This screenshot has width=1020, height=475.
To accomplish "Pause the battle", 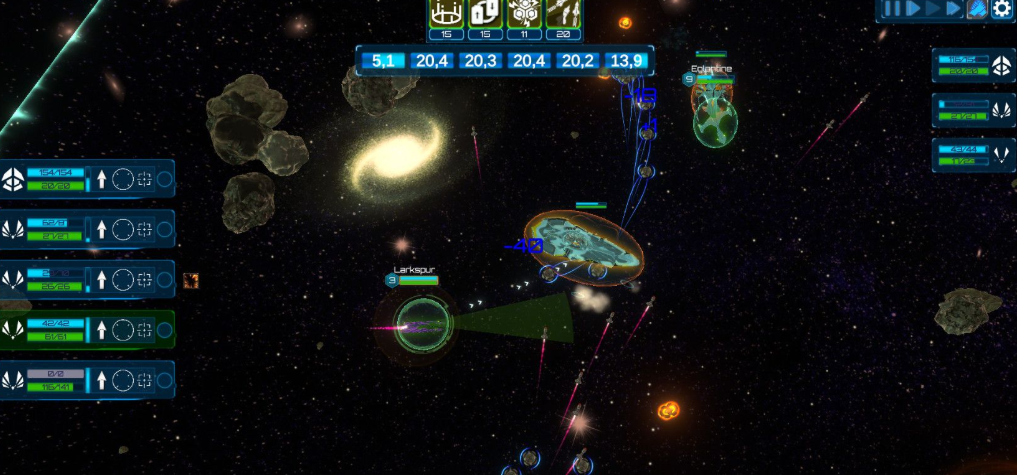I will [x=892, y=9].
